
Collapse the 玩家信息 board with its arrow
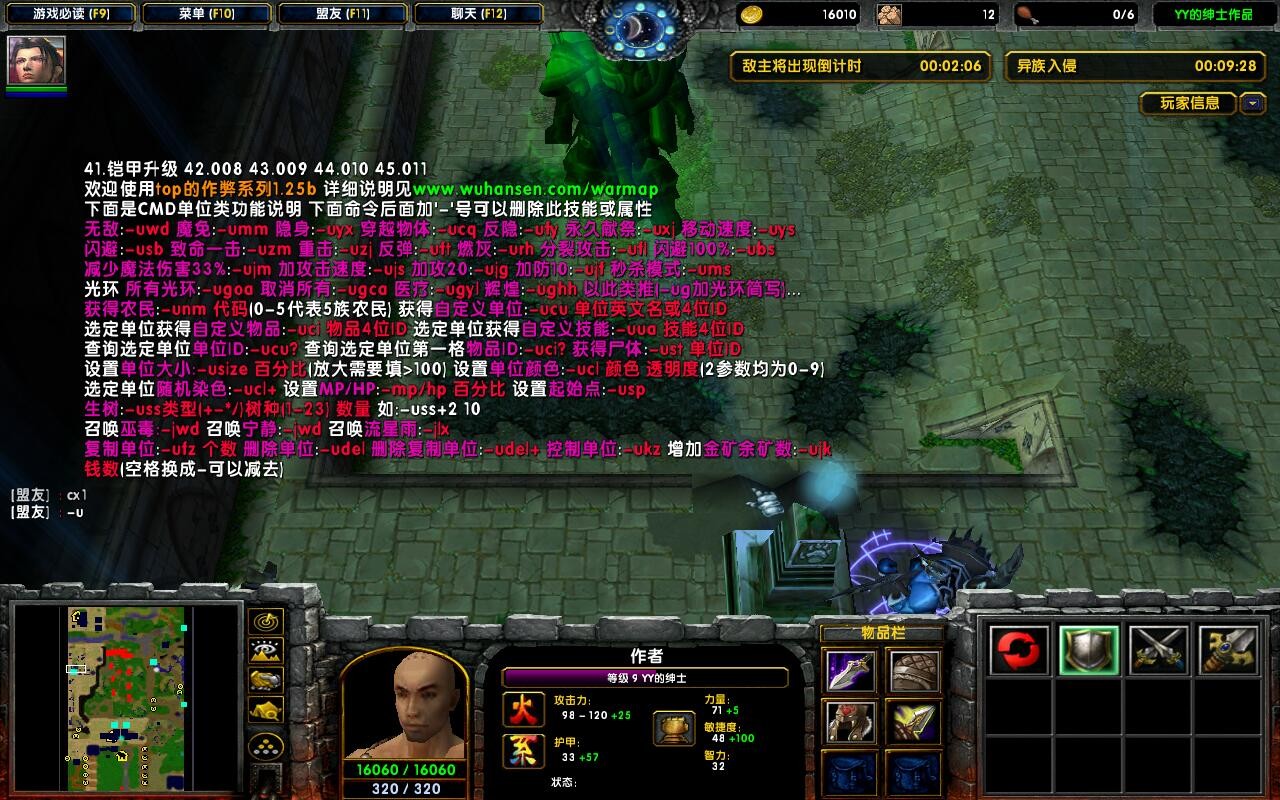(x=1253, y=103)
